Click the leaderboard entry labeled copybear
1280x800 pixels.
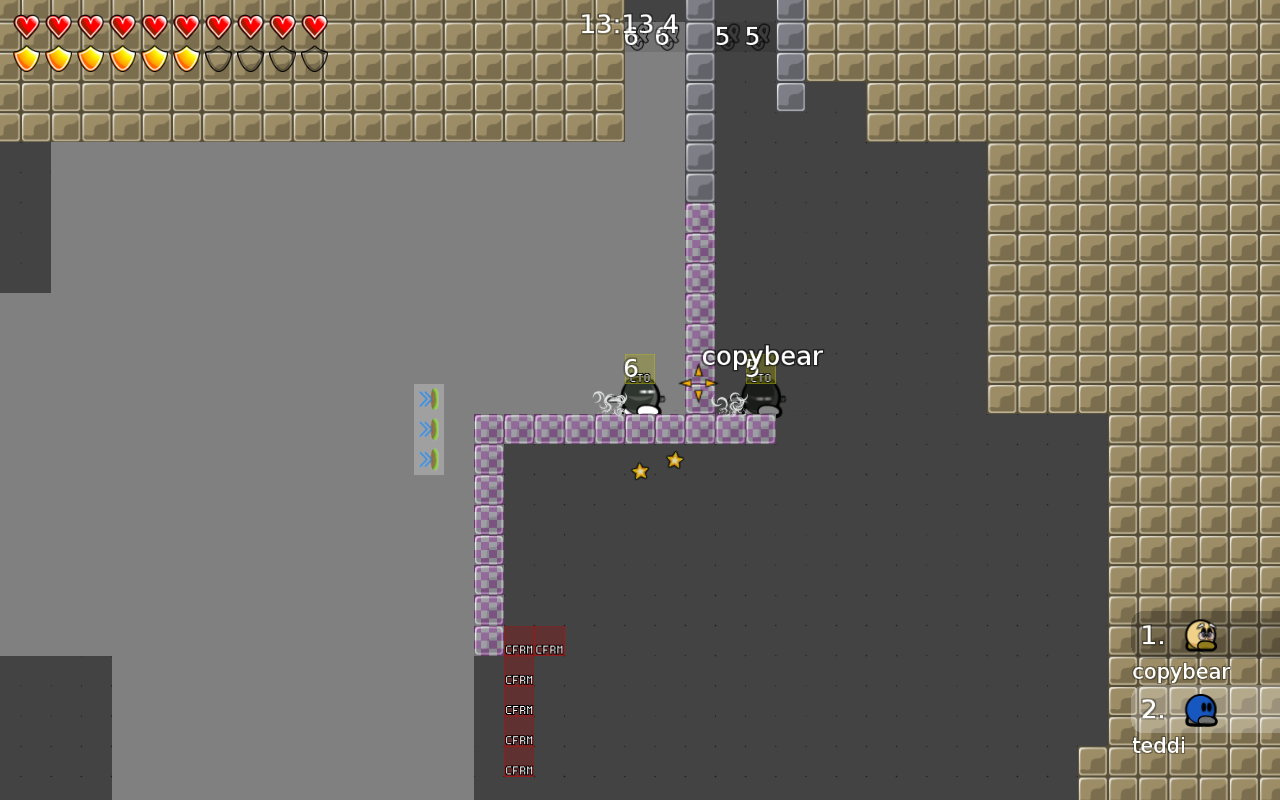click(1180, 671)
